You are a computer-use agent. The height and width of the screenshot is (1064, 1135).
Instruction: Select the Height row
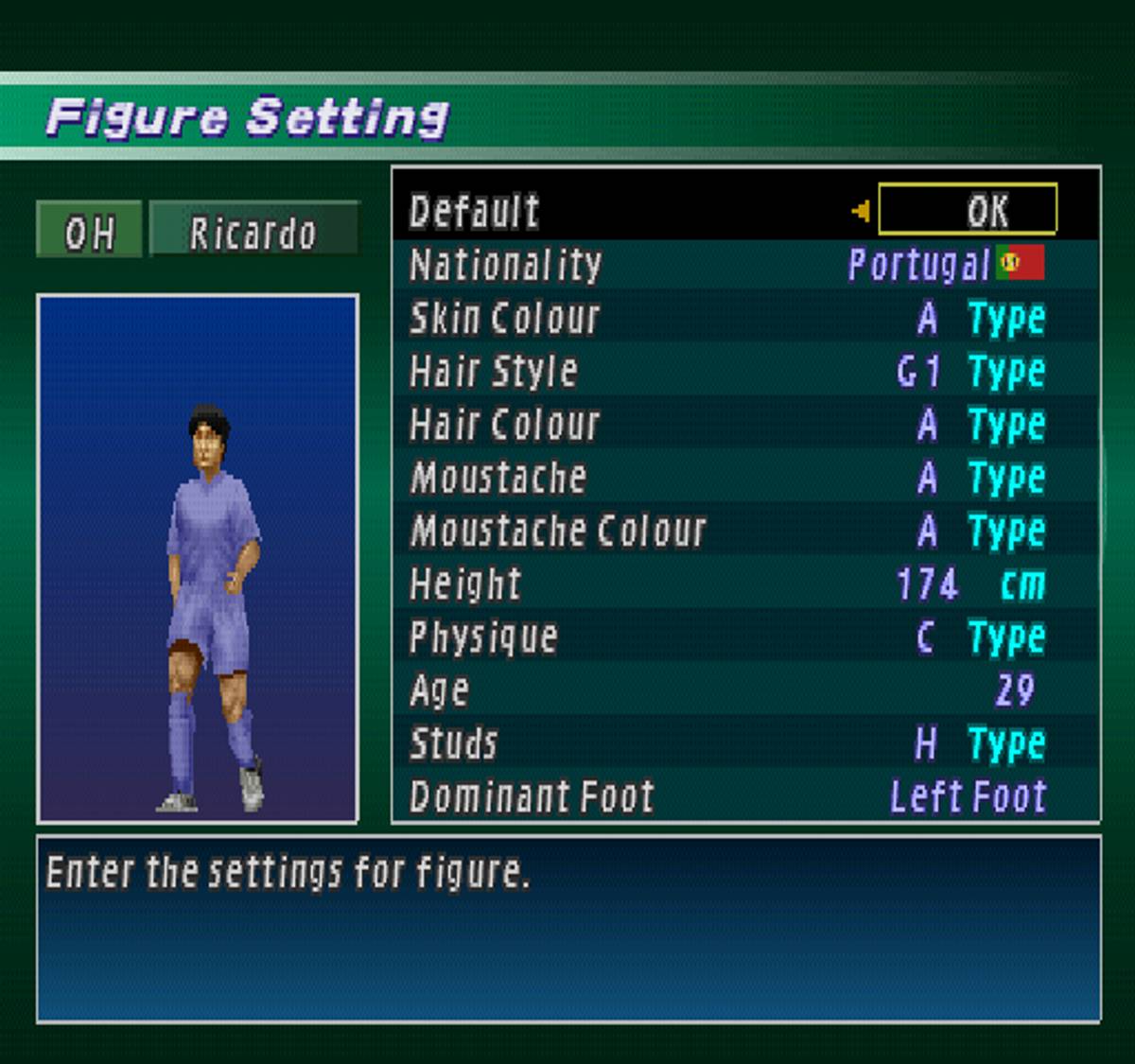[745, 584]
